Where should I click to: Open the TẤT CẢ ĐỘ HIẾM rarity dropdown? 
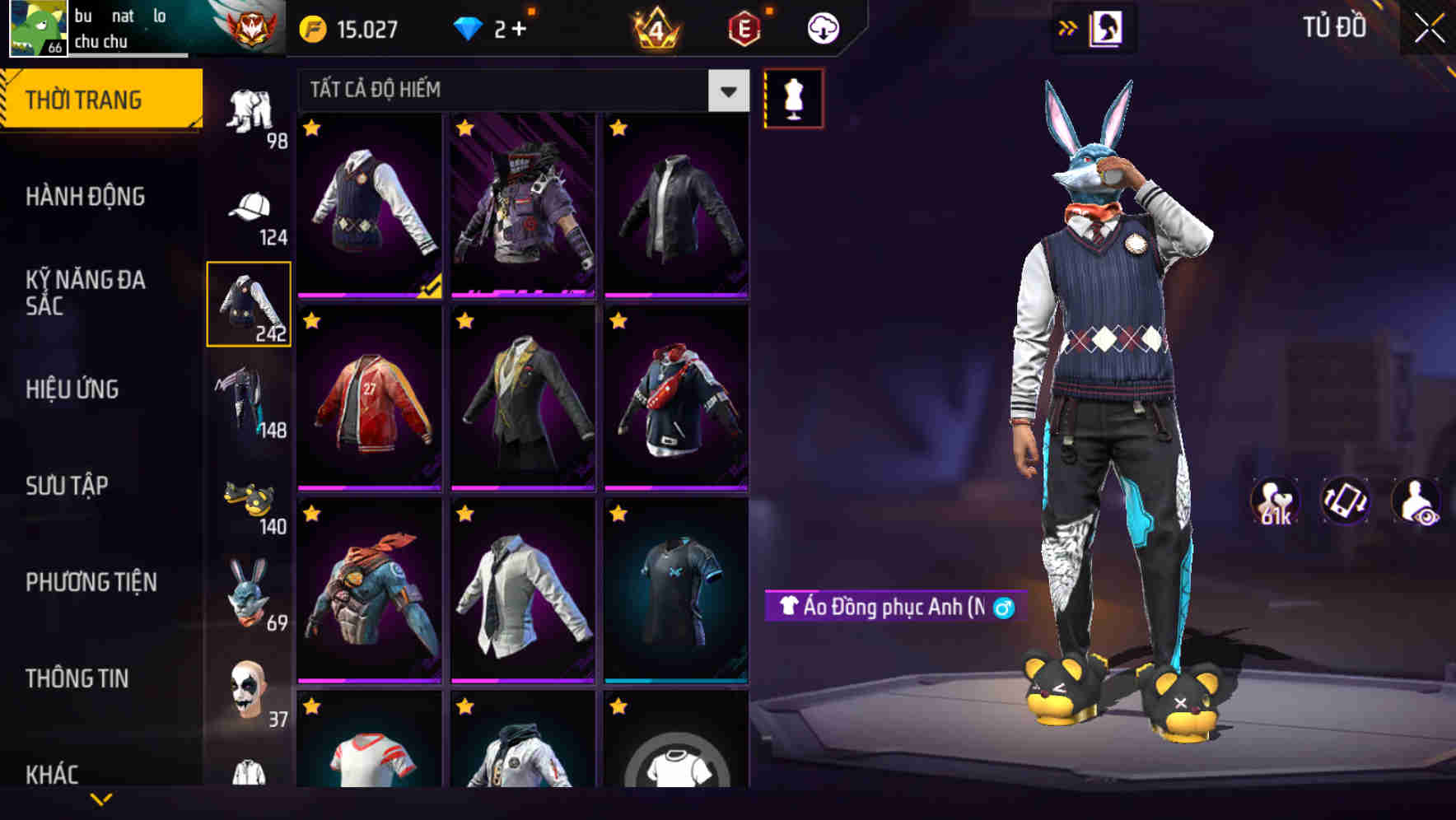[x=519, y=91]
